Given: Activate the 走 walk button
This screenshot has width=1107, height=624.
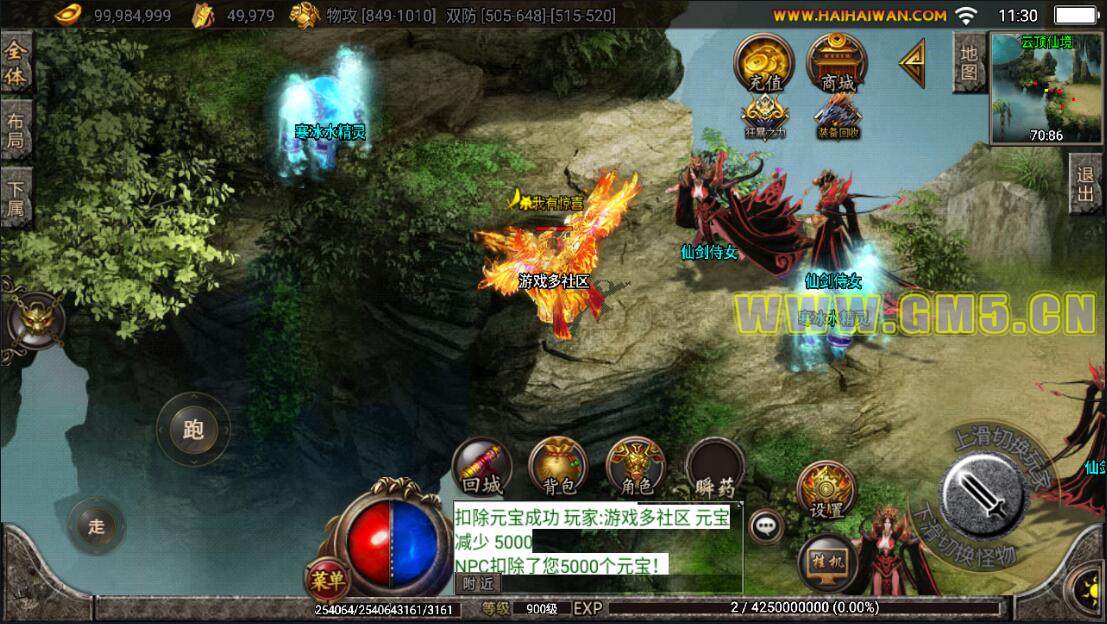Looking at the screenshot, I should point(97,527).
